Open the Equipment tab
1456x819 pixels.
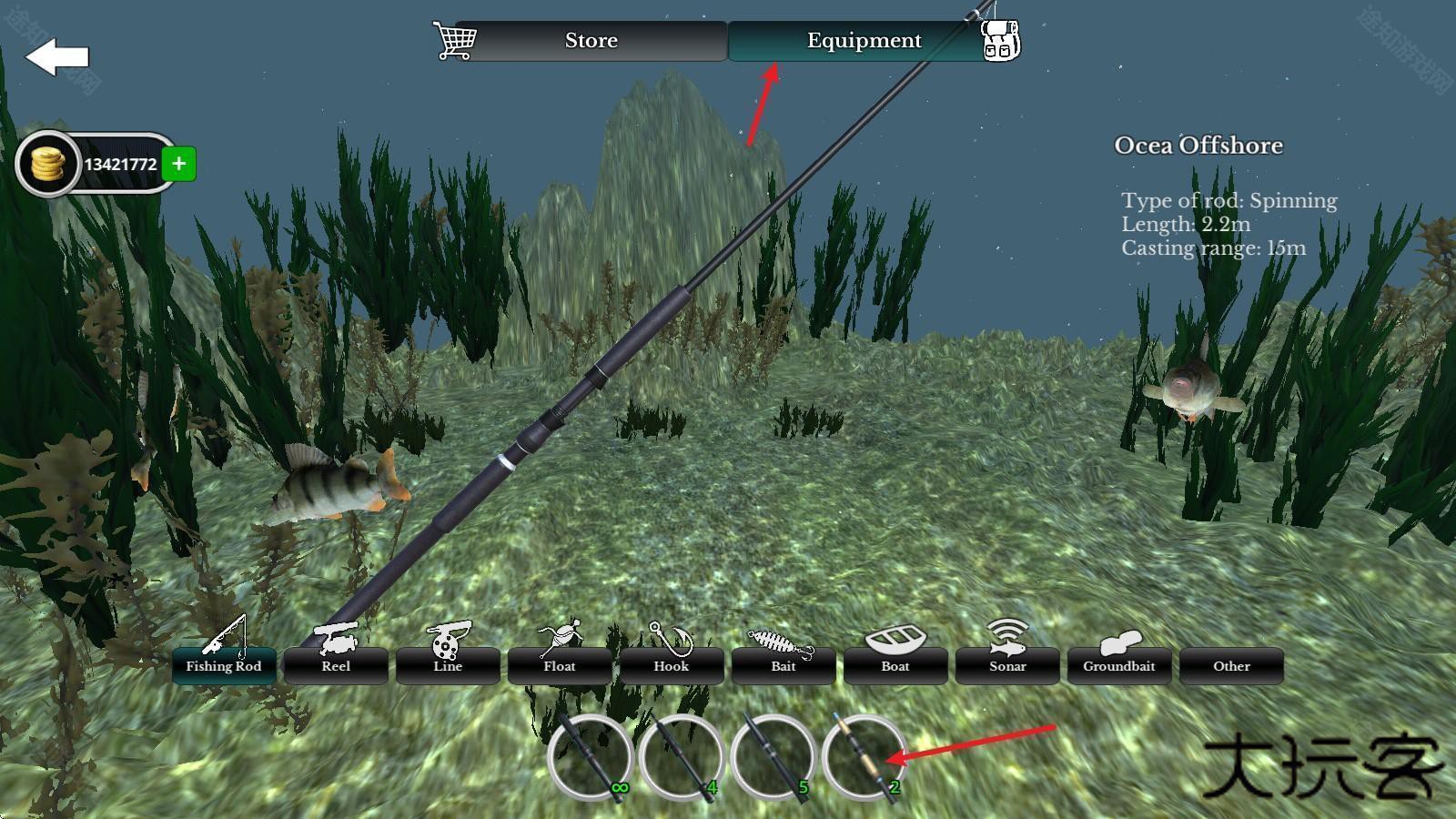click(x=863, y=41)
